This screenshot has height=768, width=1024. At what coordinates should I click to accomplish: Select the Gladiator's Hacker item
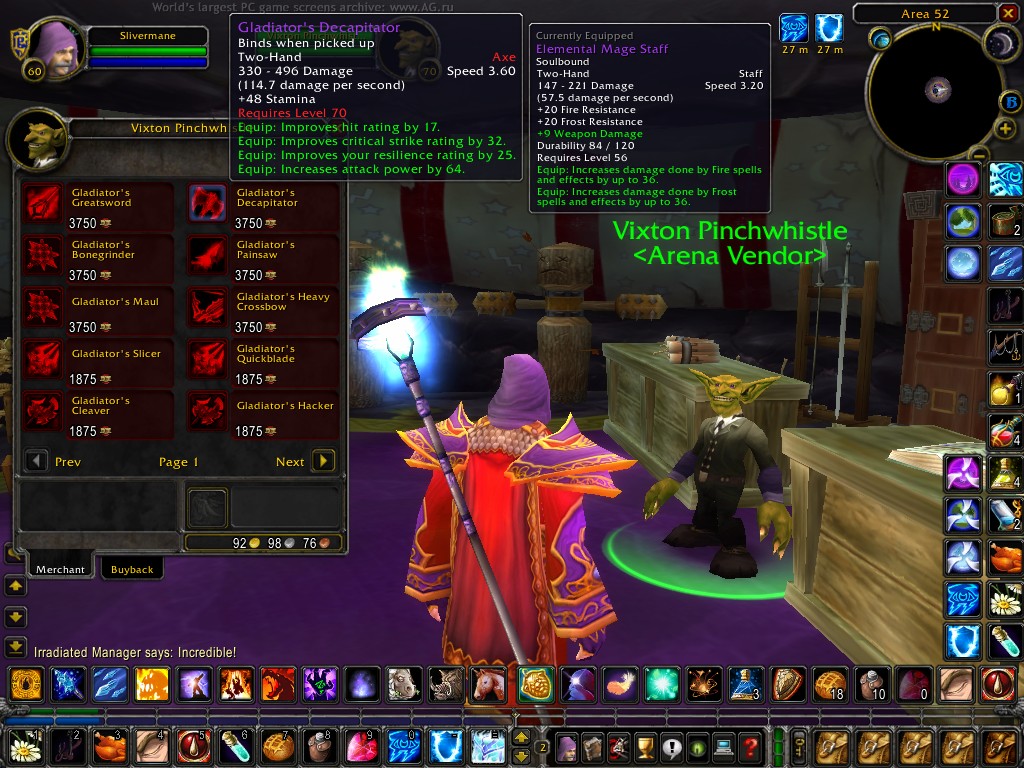208,409
